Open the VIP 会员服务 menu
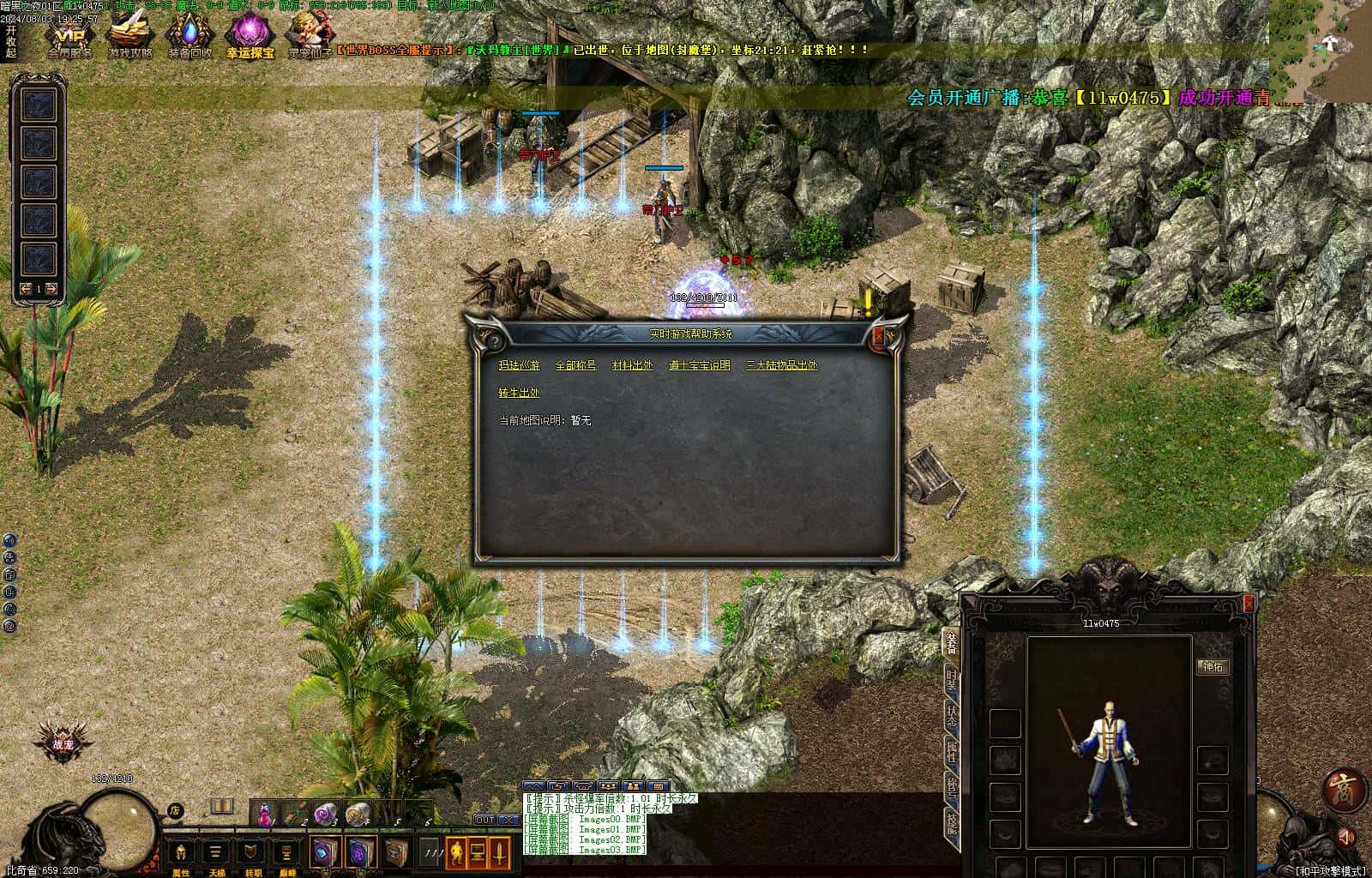 coord(69,36)
